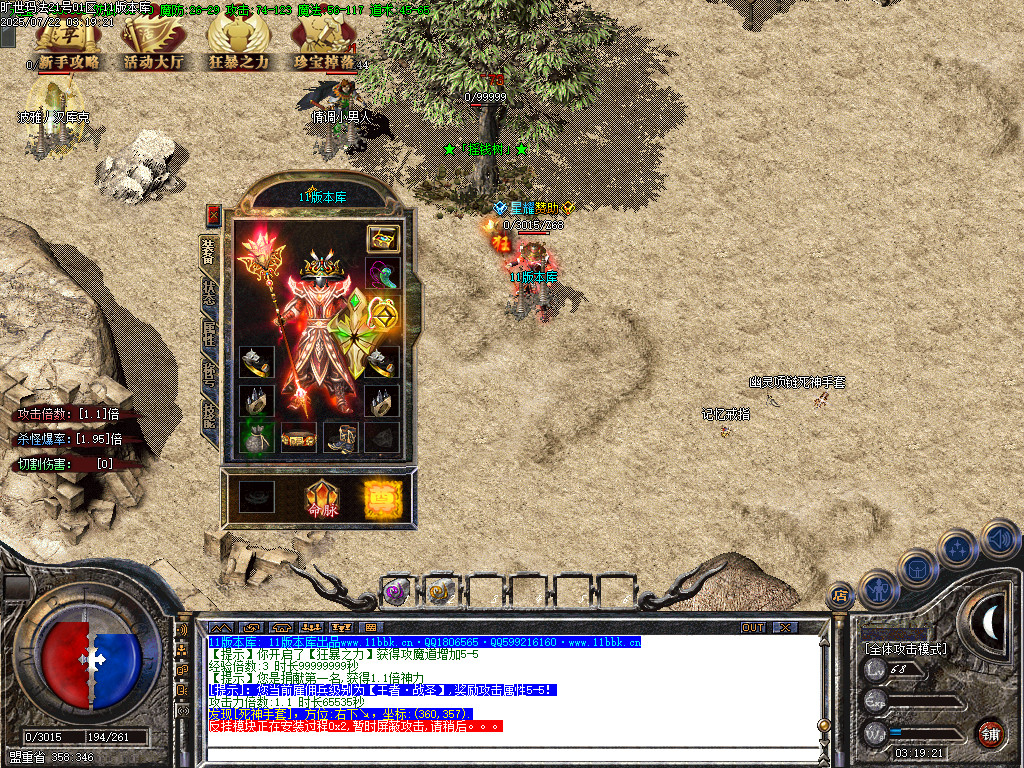Open the 新手攻略 beginner guide
Image resolution: width=1024 pixels, height=768 pixels.
(68, 45)
